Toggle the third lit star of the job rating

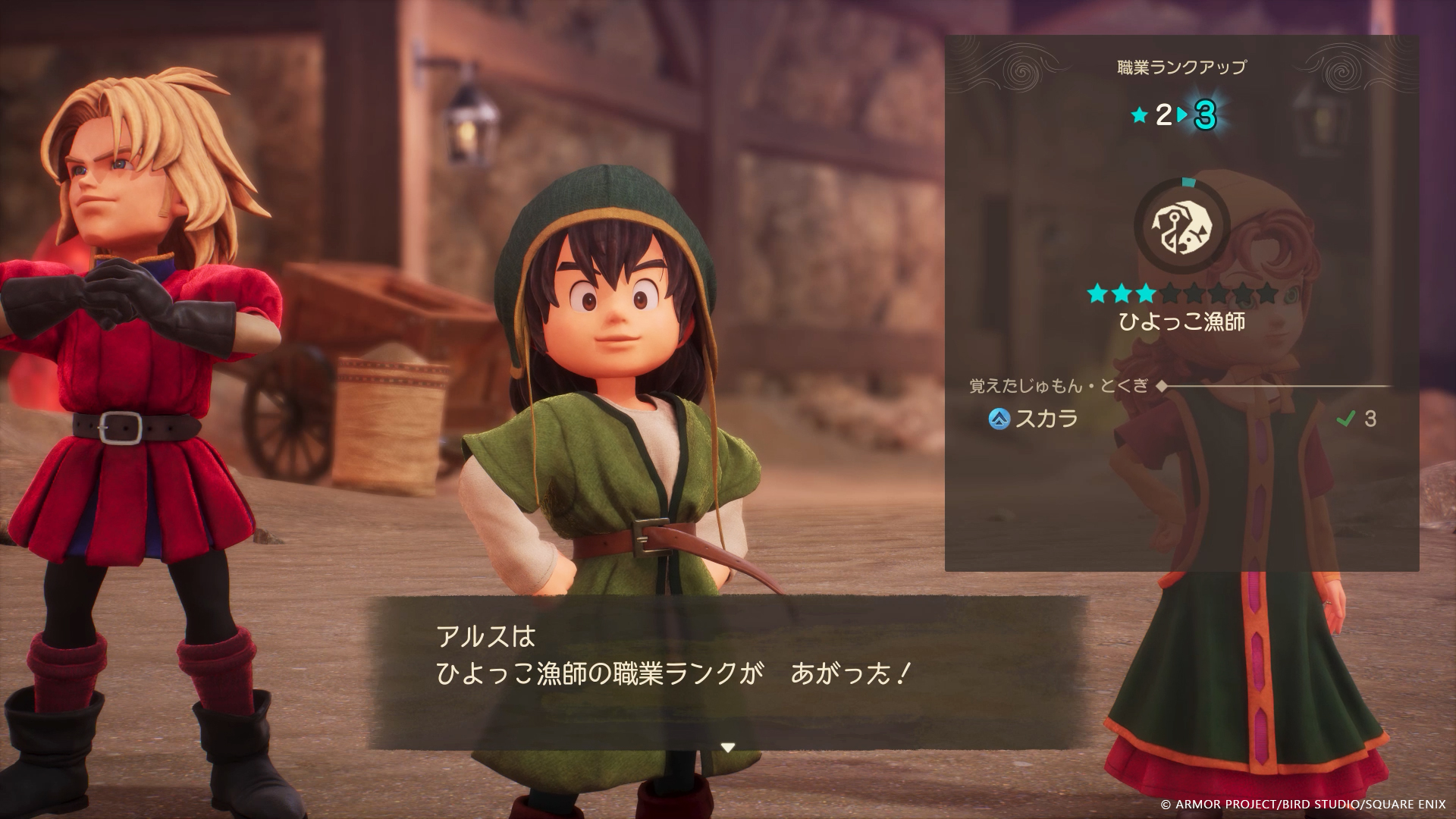coord(1144,294)
